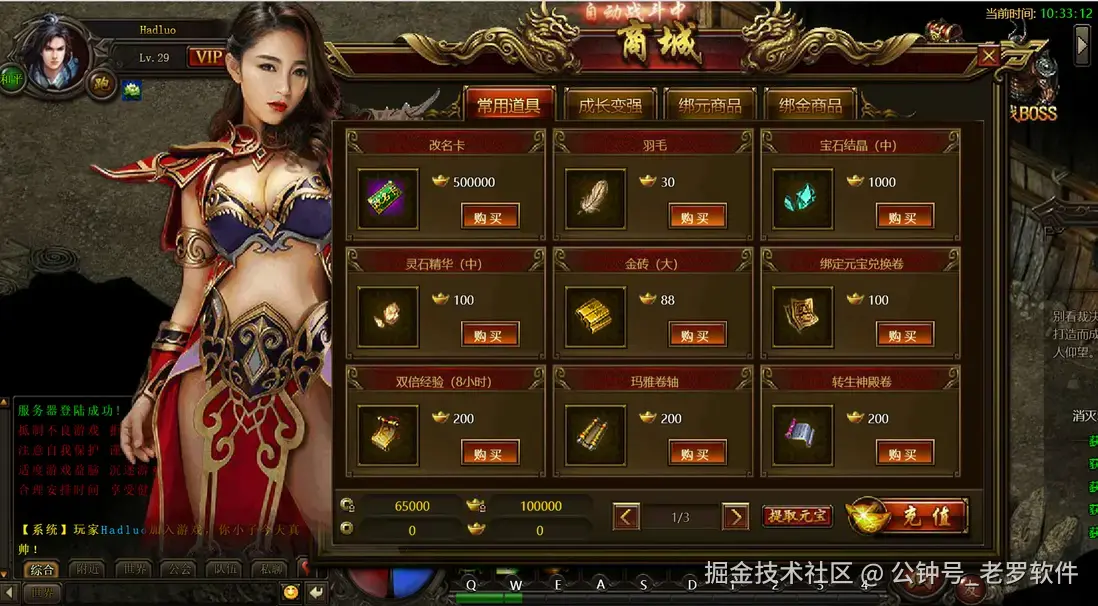The height and width of the screenshot is (606, 1098).
Task: Purchase the 羽毛 feather item
Action: 697,216
